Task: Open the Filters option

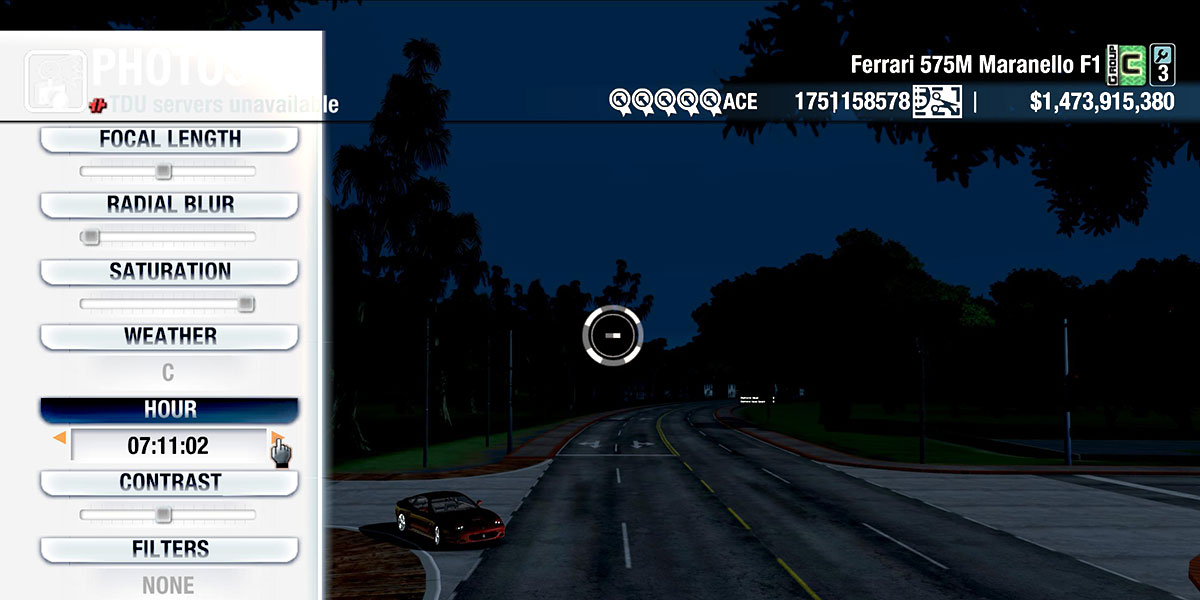Action: 169,549
